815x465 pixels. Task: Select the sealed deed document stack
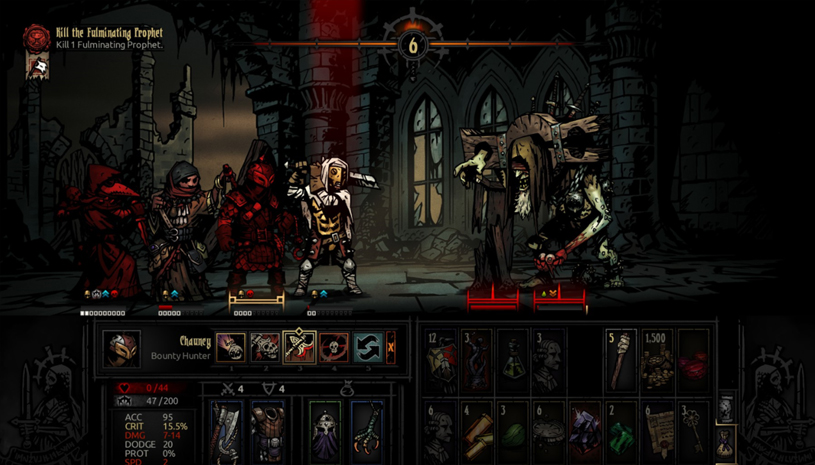(657, 430)
